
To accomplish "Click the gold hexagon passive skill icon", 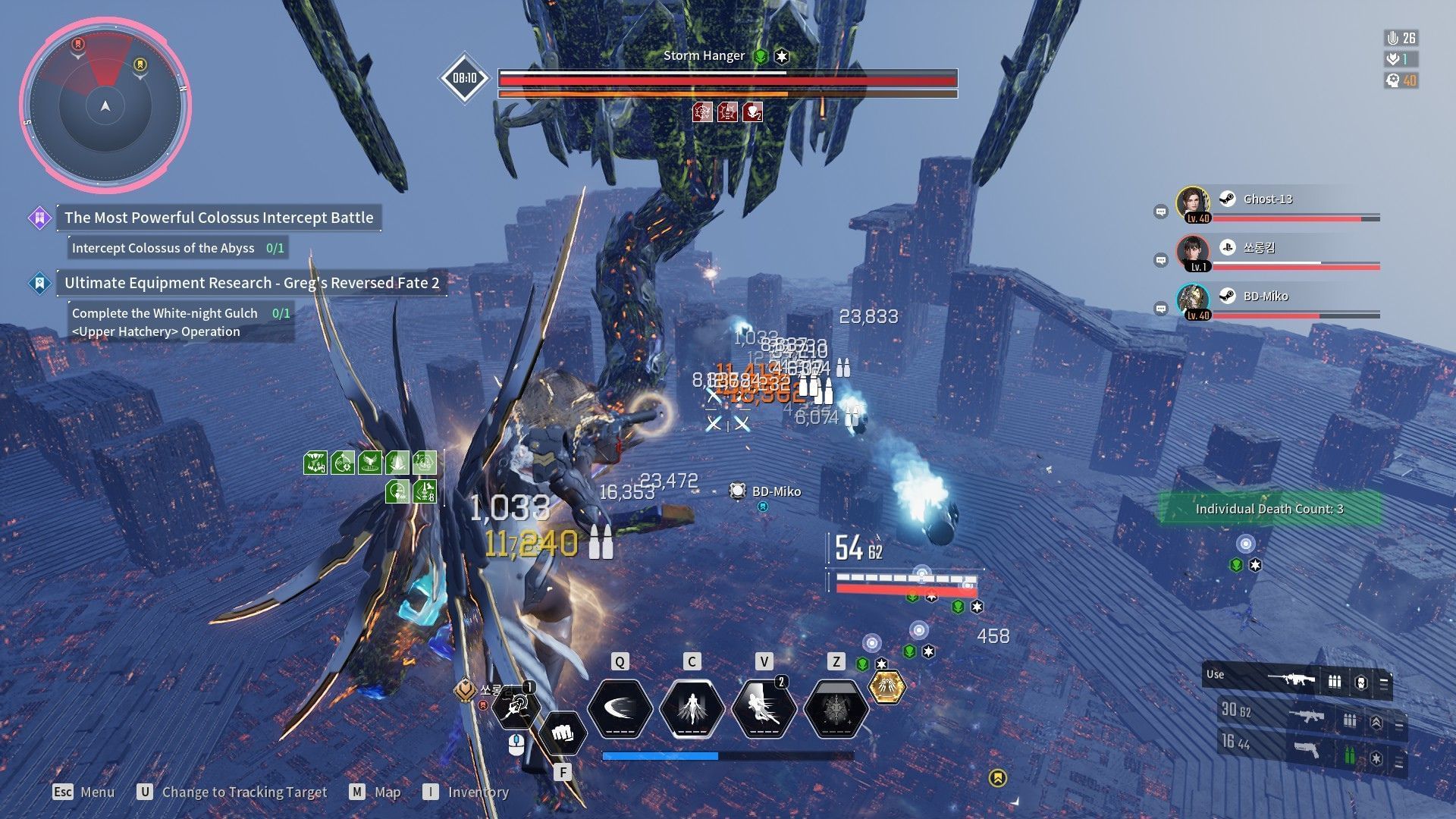I will click(x=886, y=686).
